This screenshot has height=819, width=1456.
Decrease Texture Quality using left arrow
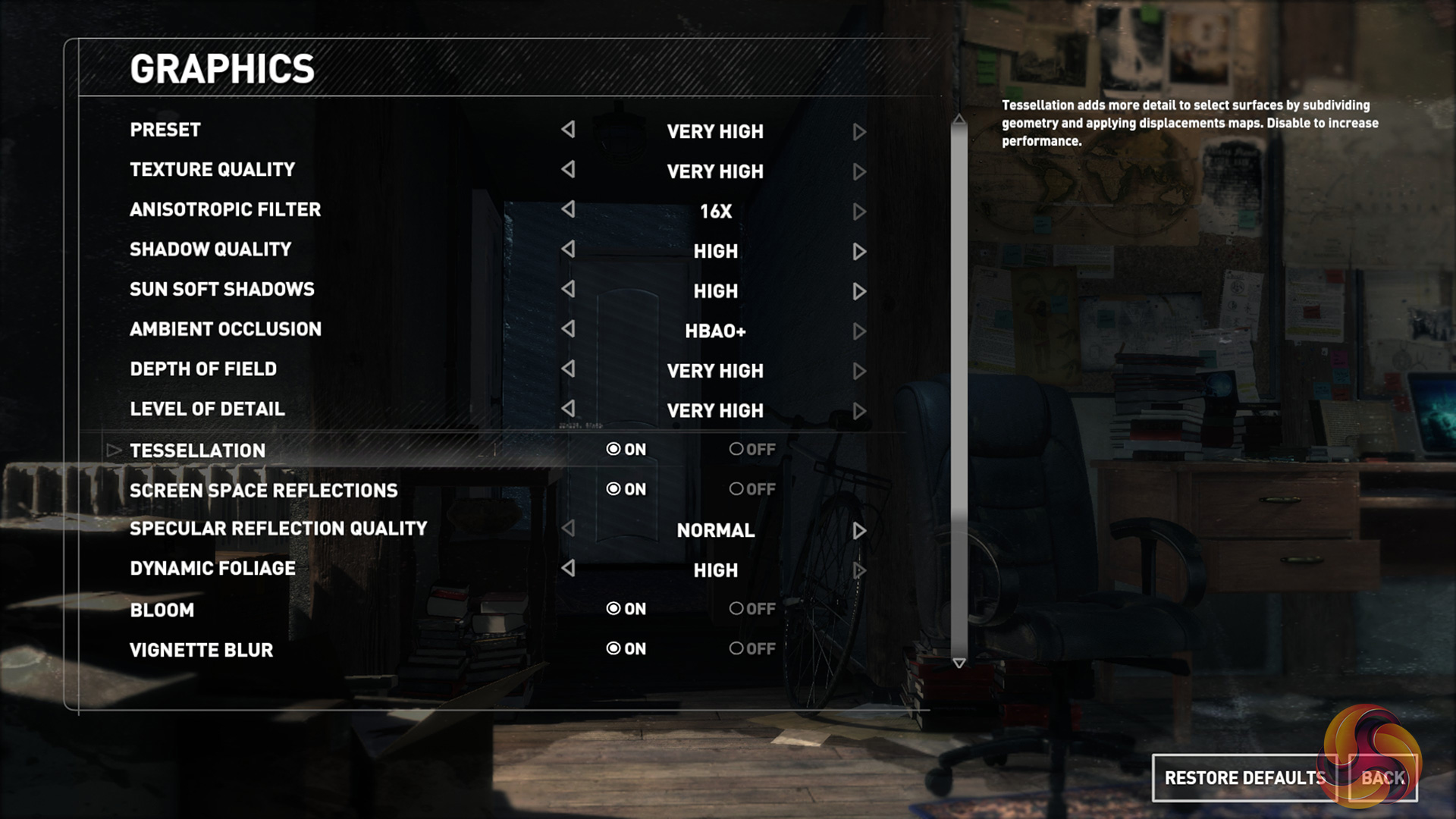click(x=568, y=170)
